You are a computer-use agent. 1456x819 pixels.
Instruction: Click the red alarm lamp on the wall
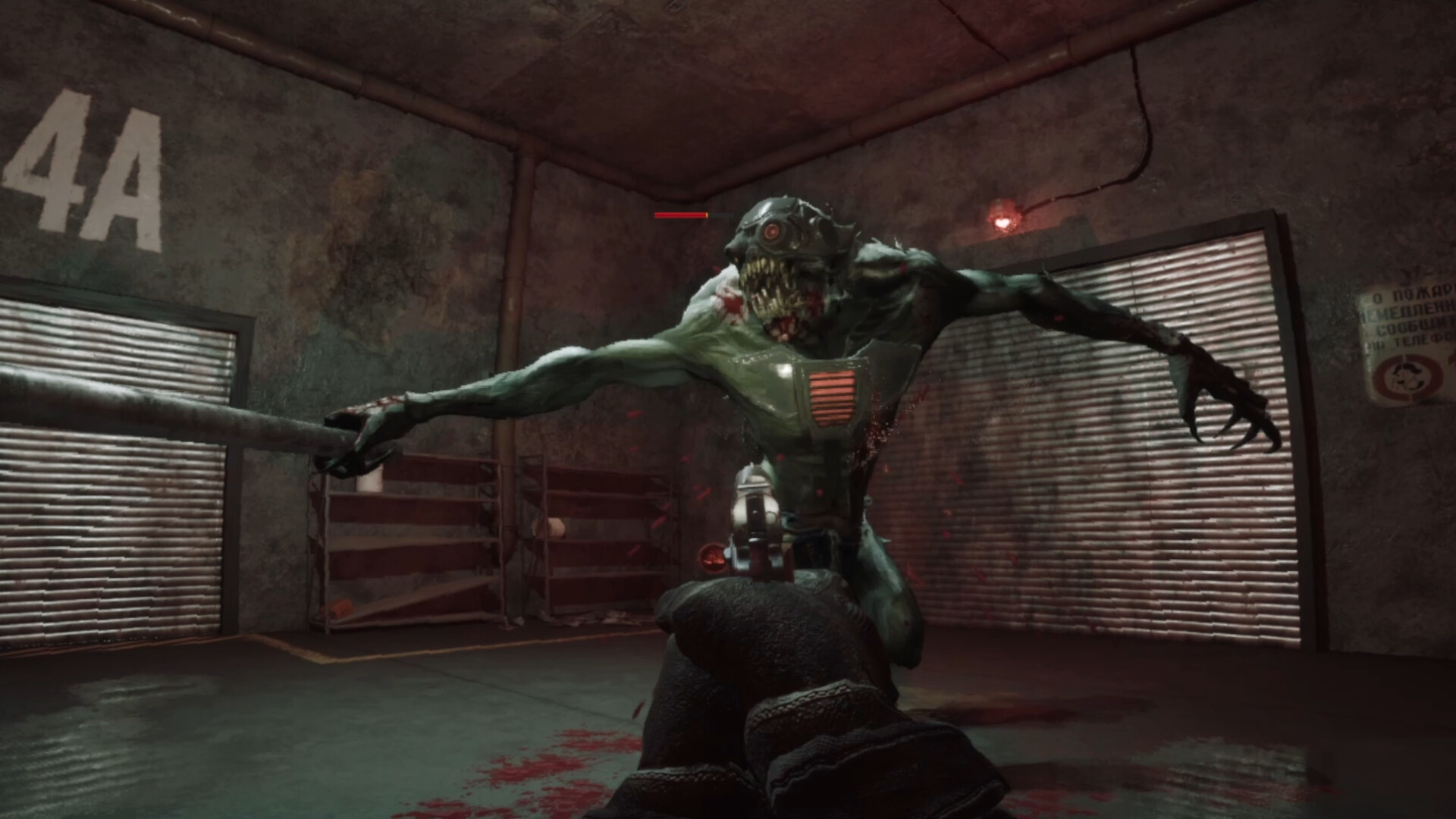1003,221
